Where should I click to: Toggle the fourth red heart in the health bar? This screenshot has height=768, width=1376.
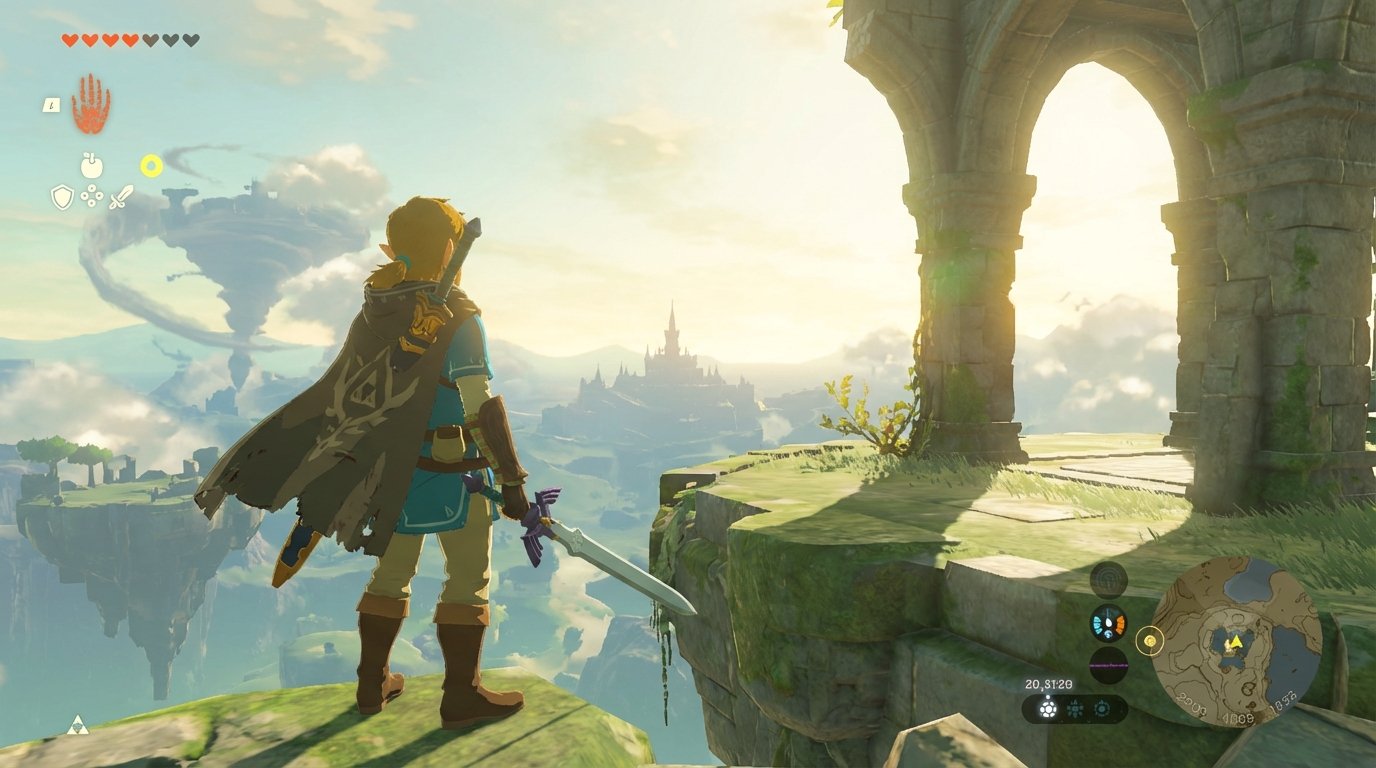coord(128,40)
